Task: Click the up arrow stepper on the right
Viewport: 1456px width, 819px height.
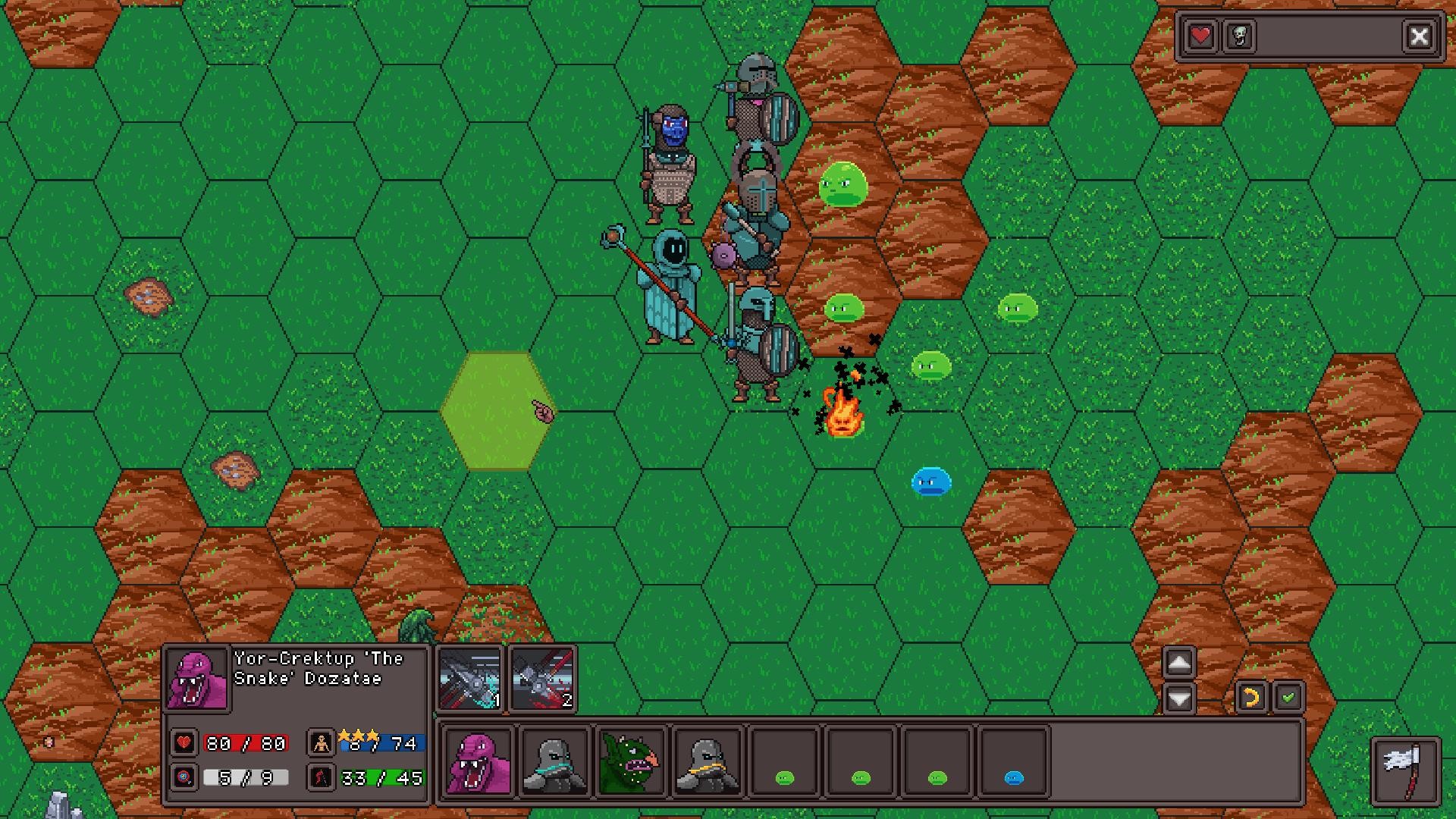Action: pyautogui.click(x=1178, y=662)
